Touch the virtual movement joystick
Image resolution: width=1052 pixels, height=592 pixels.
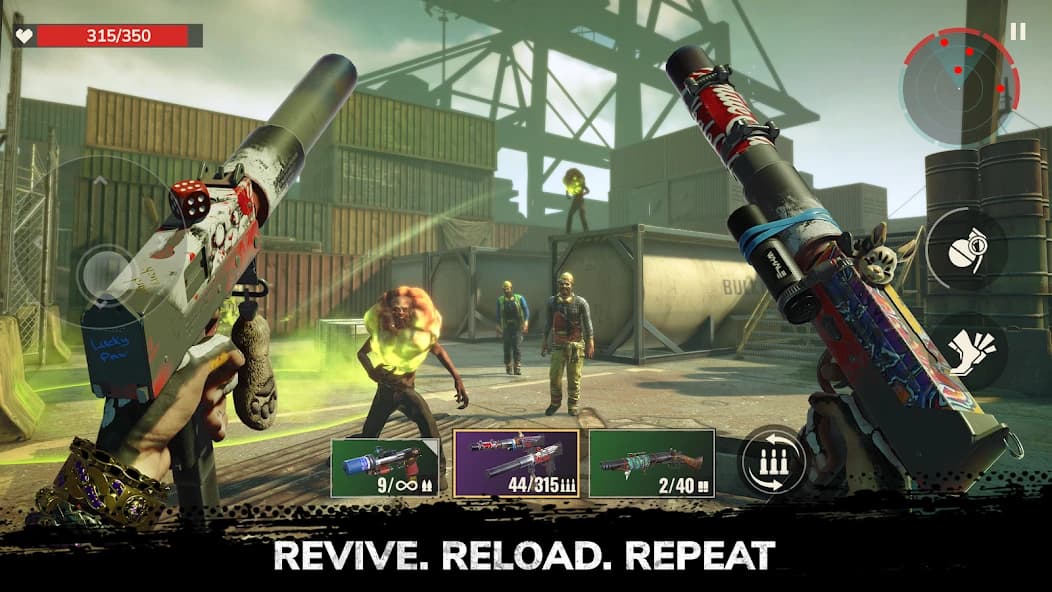coord(104,271)
